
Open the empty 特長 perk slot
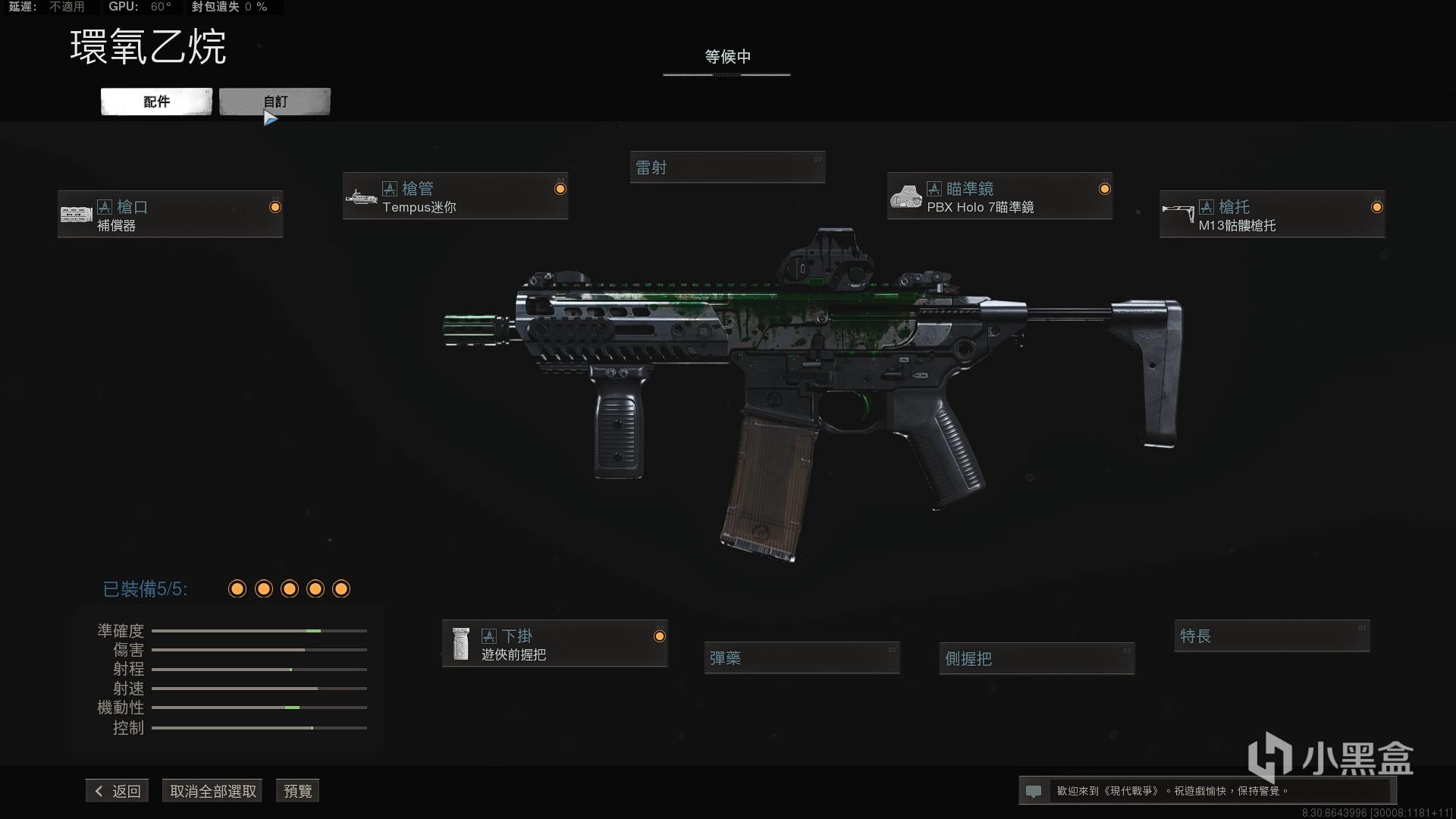point(1272,636)
